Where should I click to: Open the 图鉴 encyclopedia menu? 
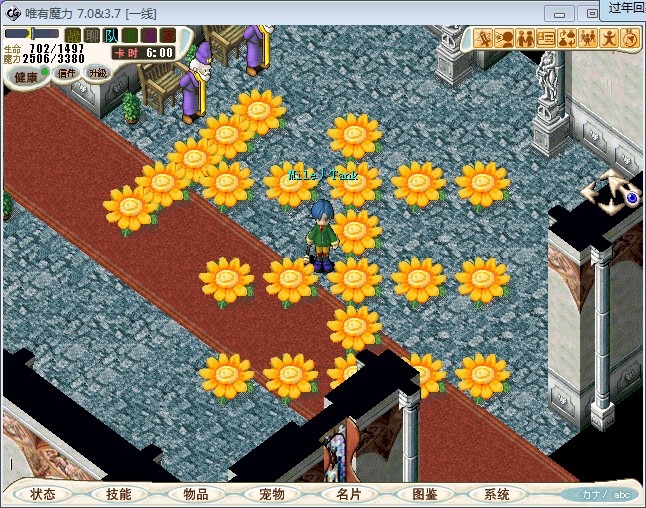(x=423, y=494)
